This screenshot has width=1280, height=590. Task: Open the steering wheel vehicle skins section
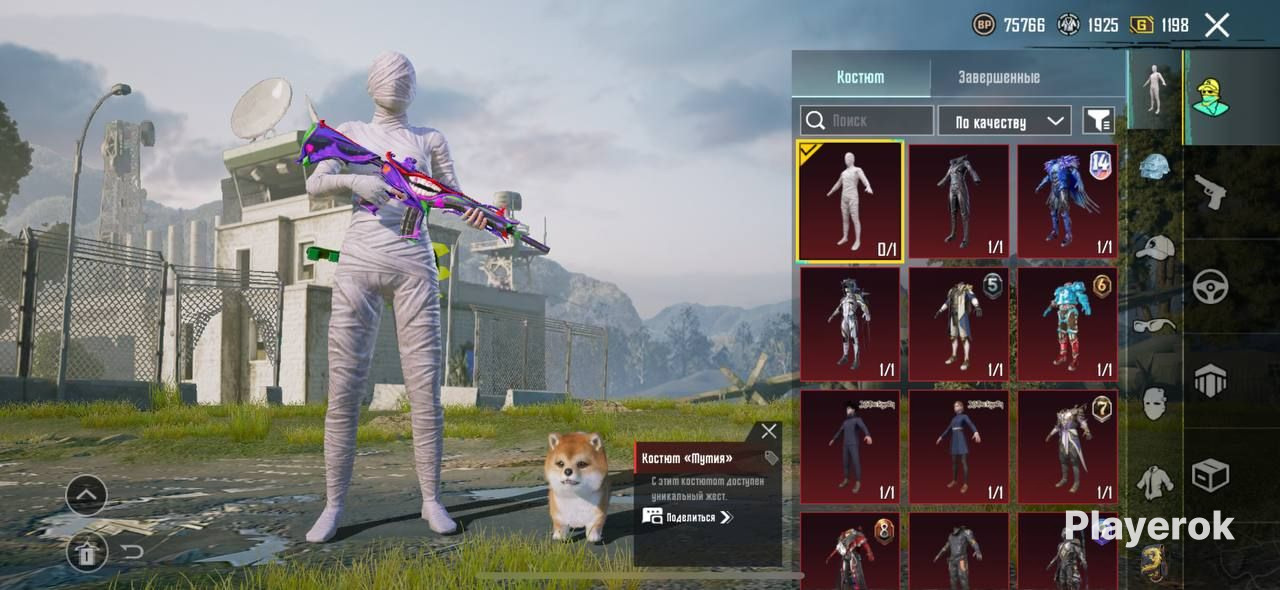(1210, 287)
